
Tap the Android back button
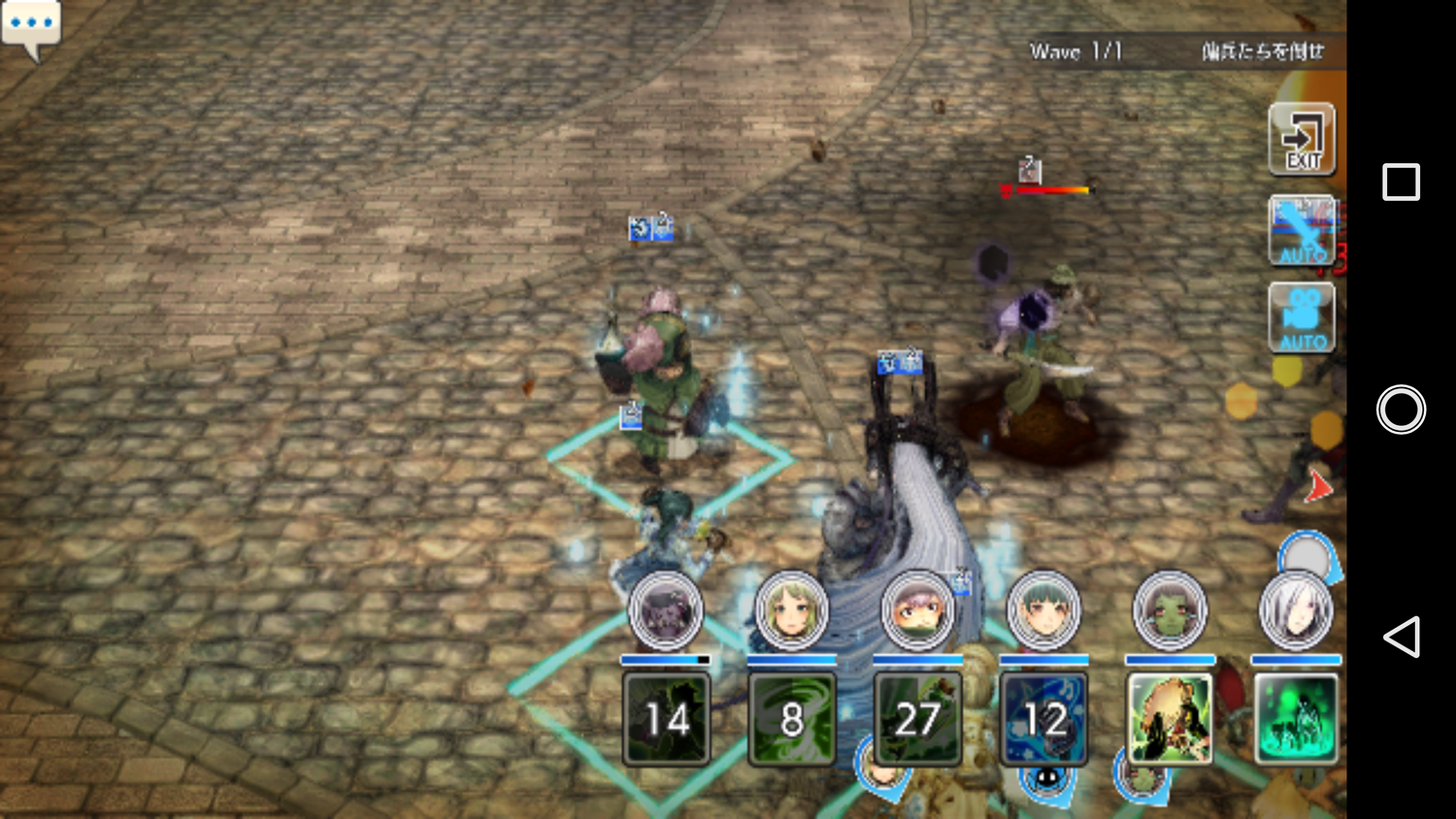pyautogui.click(x=1401, y=638)
